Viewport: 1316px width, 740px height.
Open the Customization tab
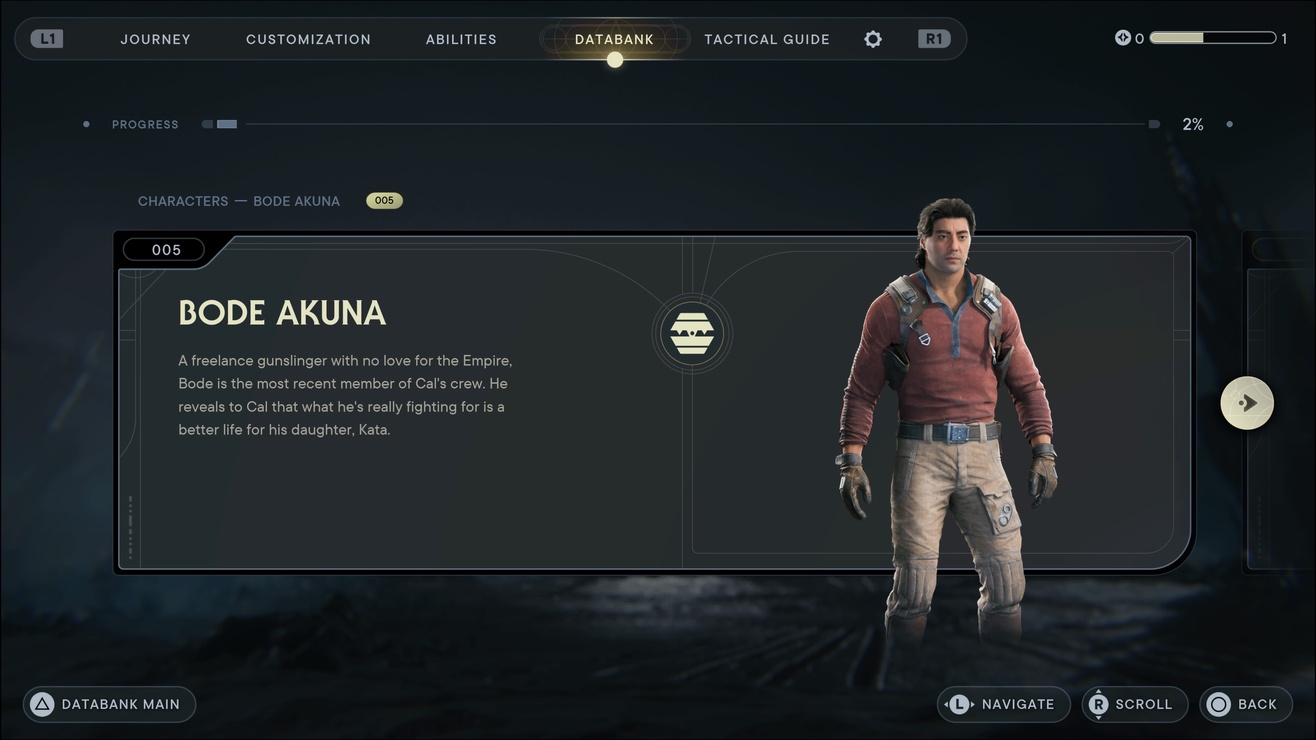(x=308, y=39)
